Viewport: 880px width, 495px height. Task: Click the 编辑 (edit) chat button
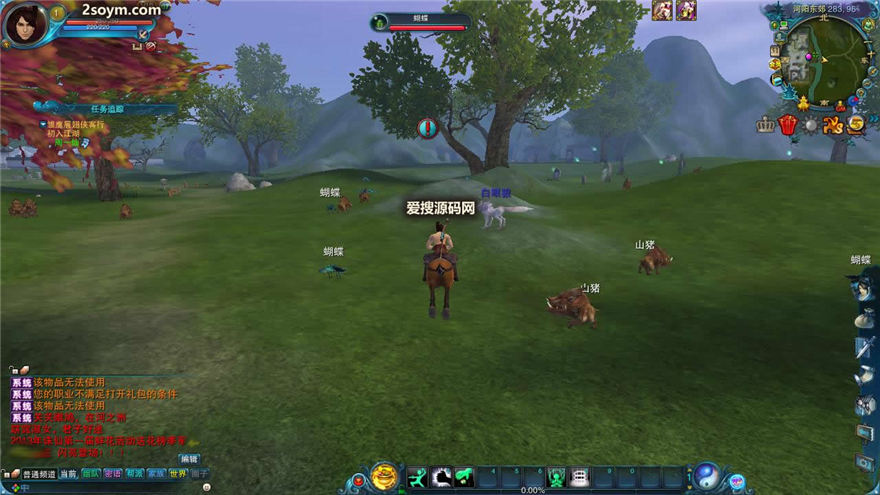pyautogui.click(x=189, y=459)
